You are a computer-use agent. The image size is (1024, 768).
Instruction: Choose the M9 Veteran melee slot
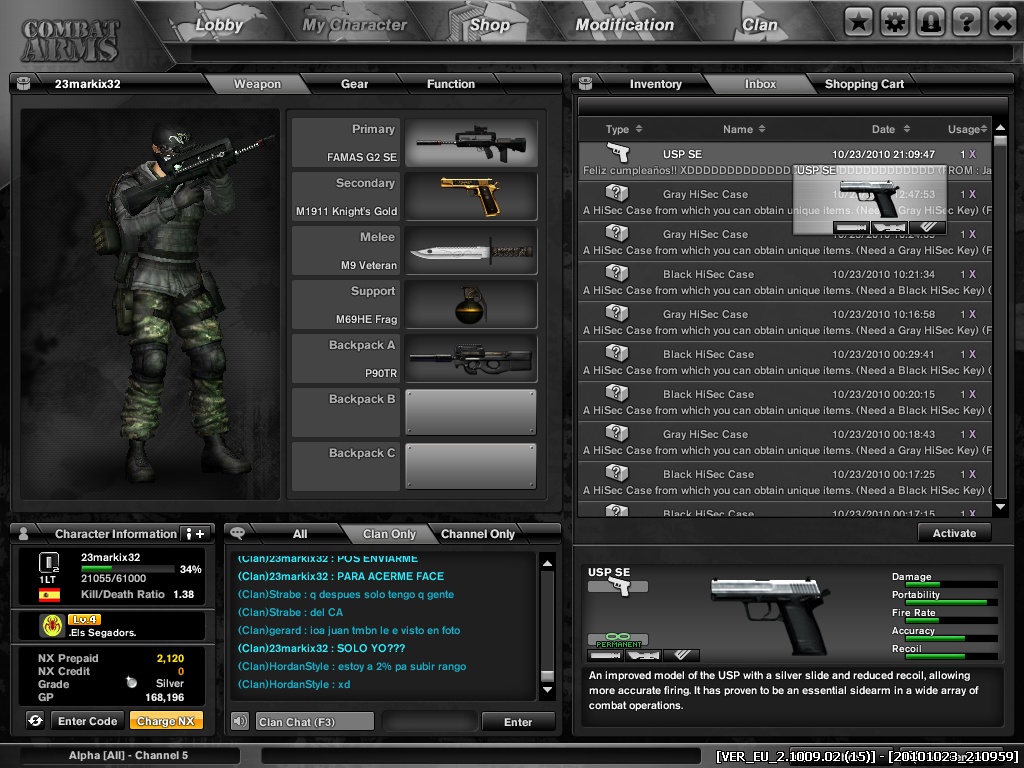tap(471, 251)
